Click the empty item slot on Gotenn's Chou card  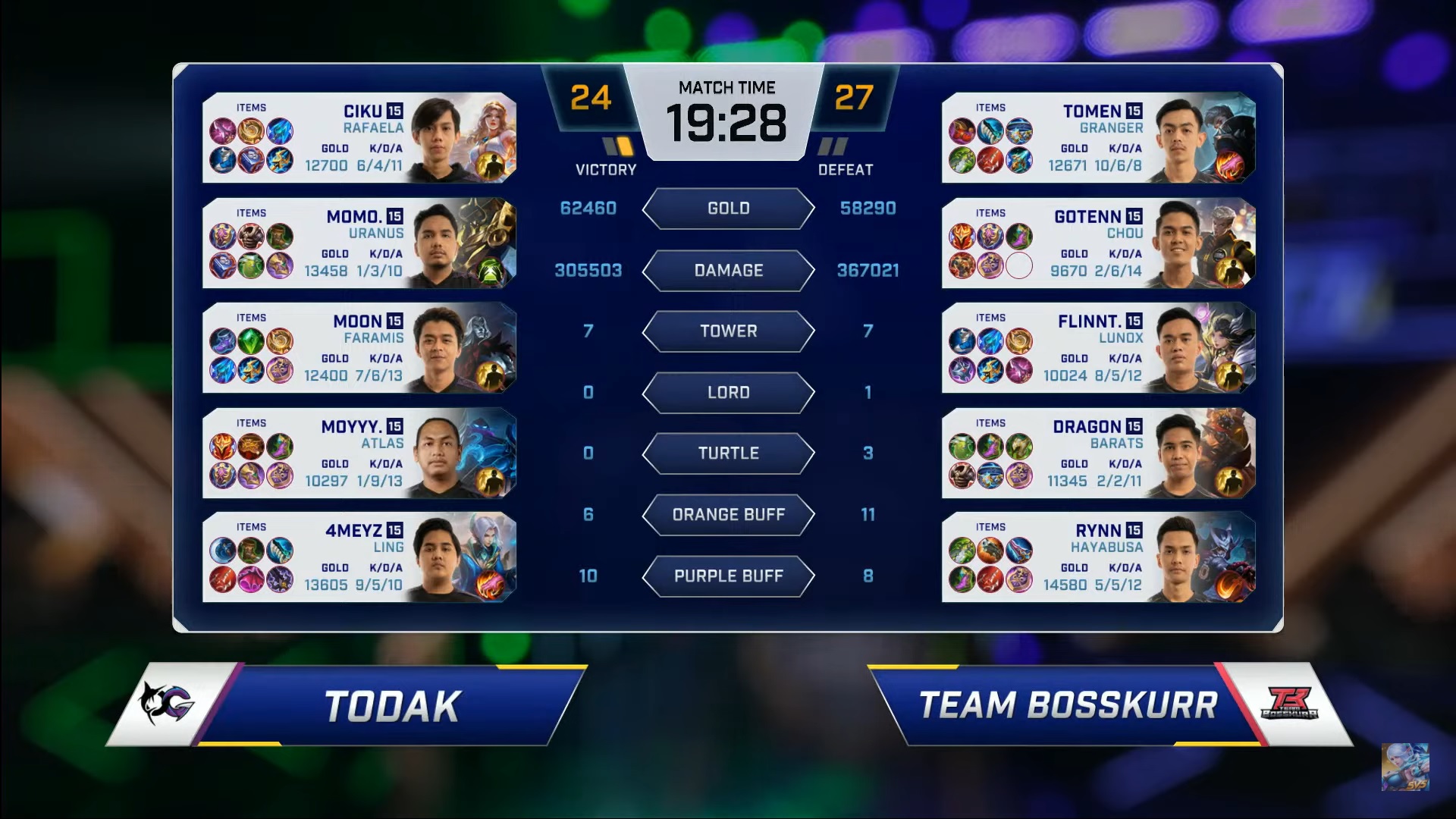coord(1020,265)
